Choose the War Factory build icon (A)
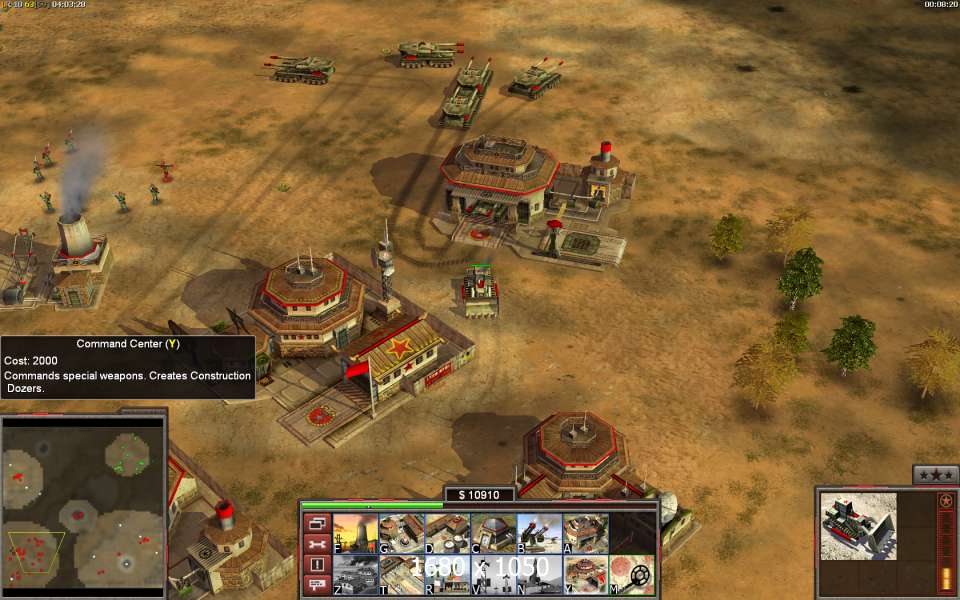The image size is (960, 600). click(x=585, y=534)
